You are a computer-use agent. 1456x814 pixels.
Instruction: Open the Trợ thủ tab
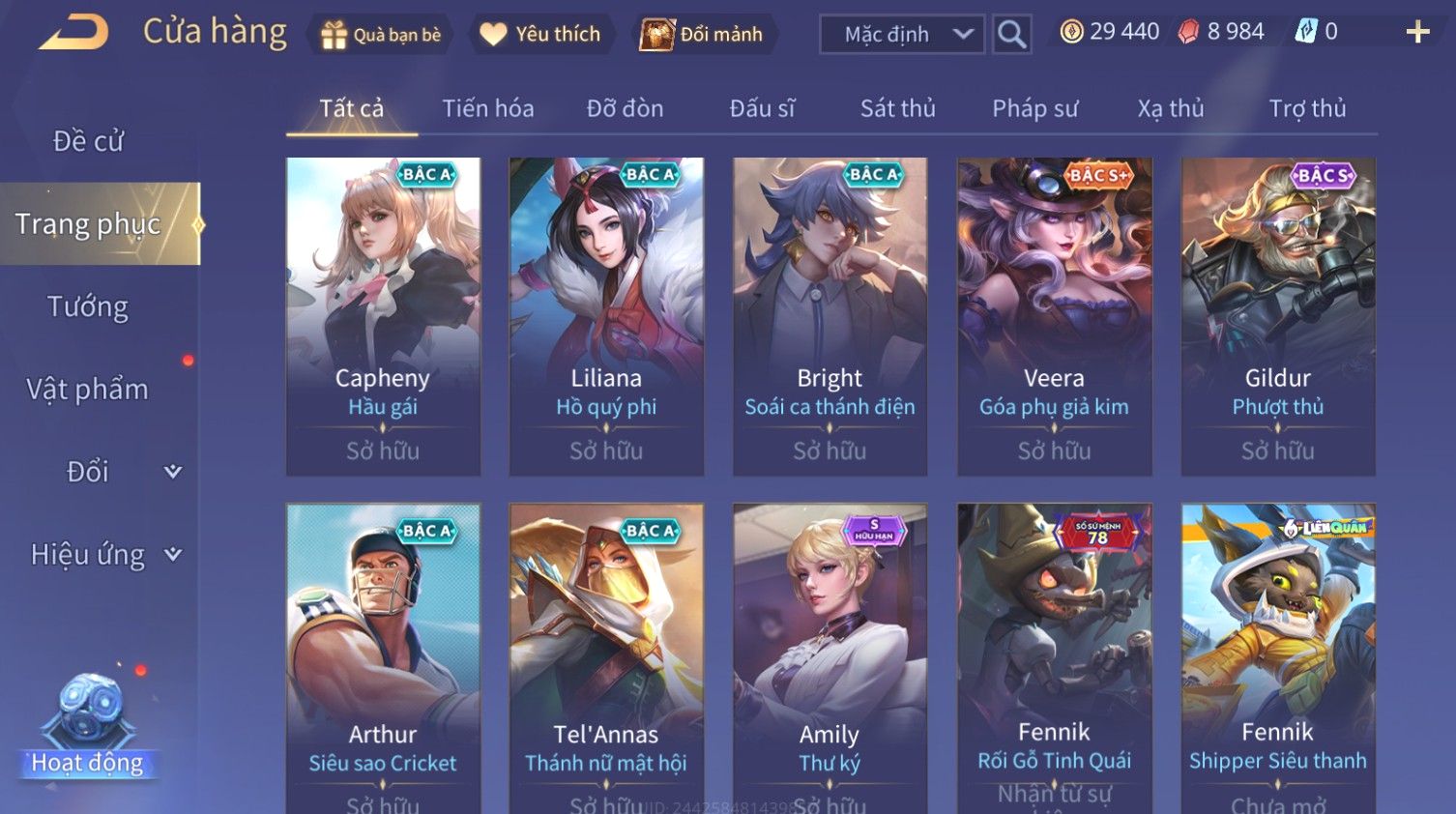click(x=1307, y=108)
